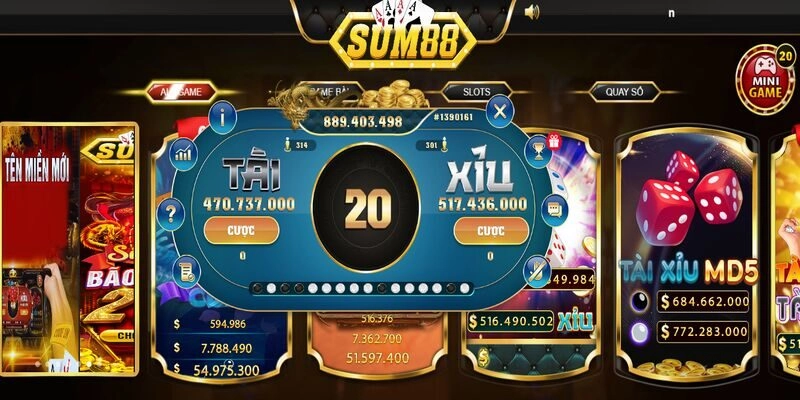Toggle the sound speaker icon
800x400 pixels.
tap(532, 12)
